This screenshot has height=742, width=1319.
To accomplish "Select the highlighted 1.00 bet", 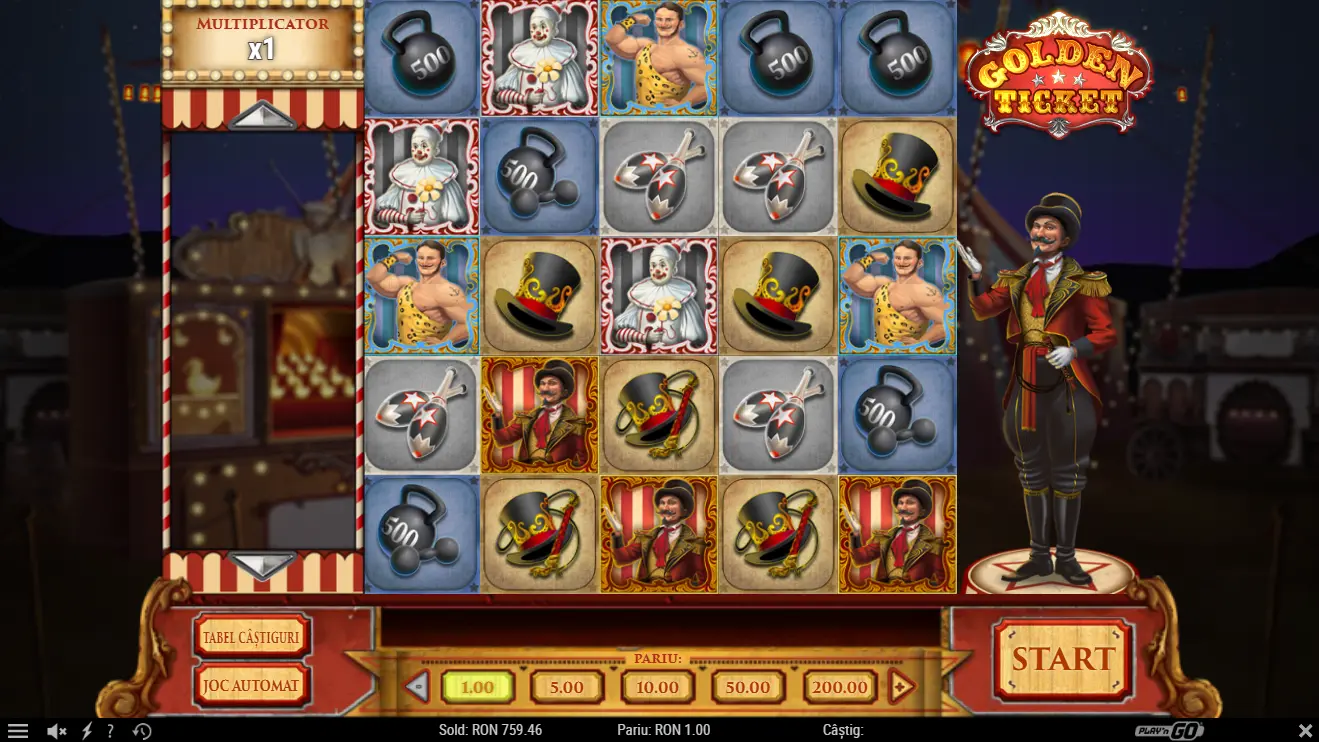I will pos(477,687).
